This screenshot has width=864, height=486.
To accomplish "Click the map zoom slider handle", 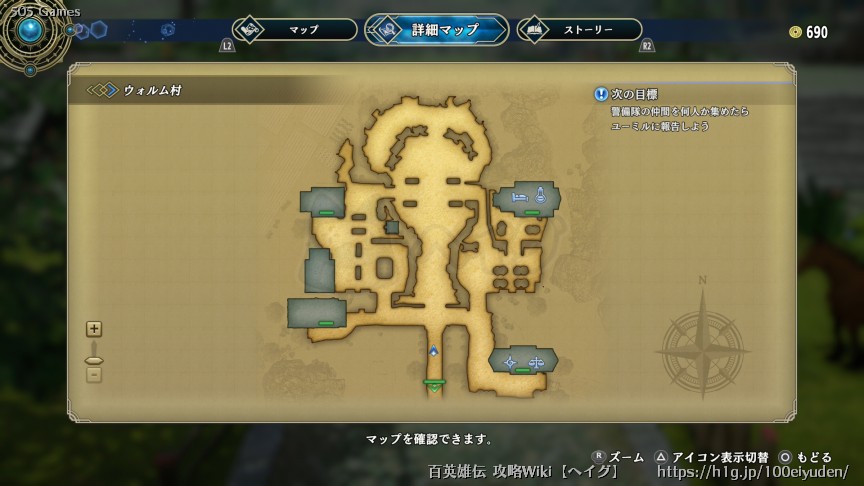I will [94, 360].
